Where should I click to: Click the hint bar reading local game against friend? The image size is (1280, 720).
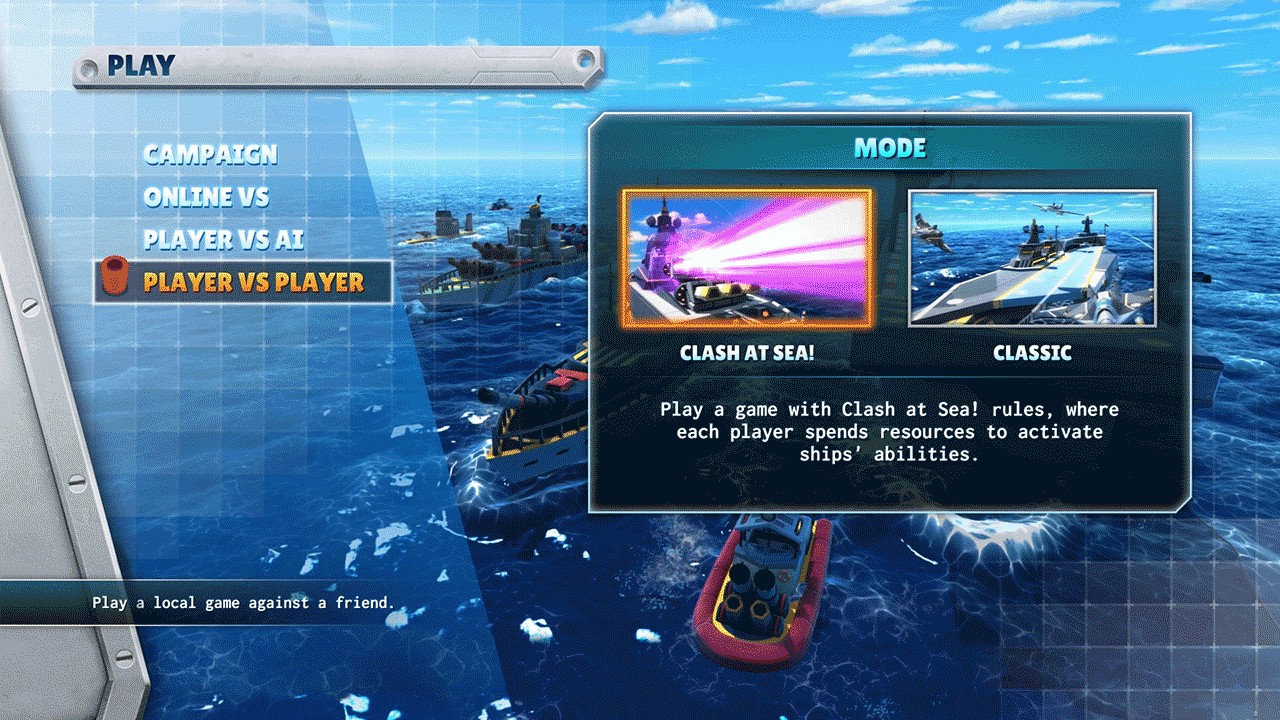(x=243, y=602)
